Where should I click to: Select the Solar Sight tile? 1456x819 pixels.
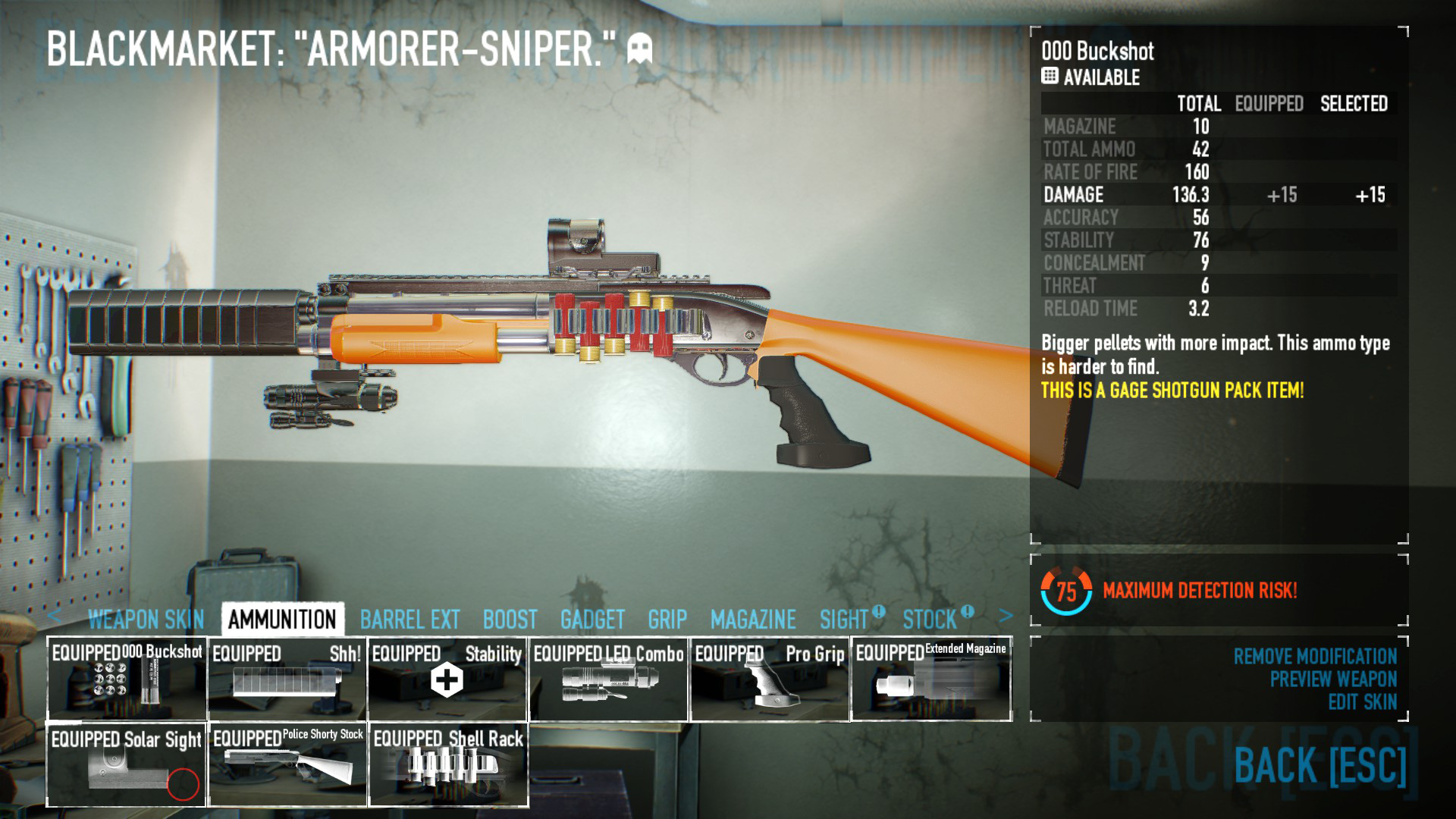tap(127, 764)
